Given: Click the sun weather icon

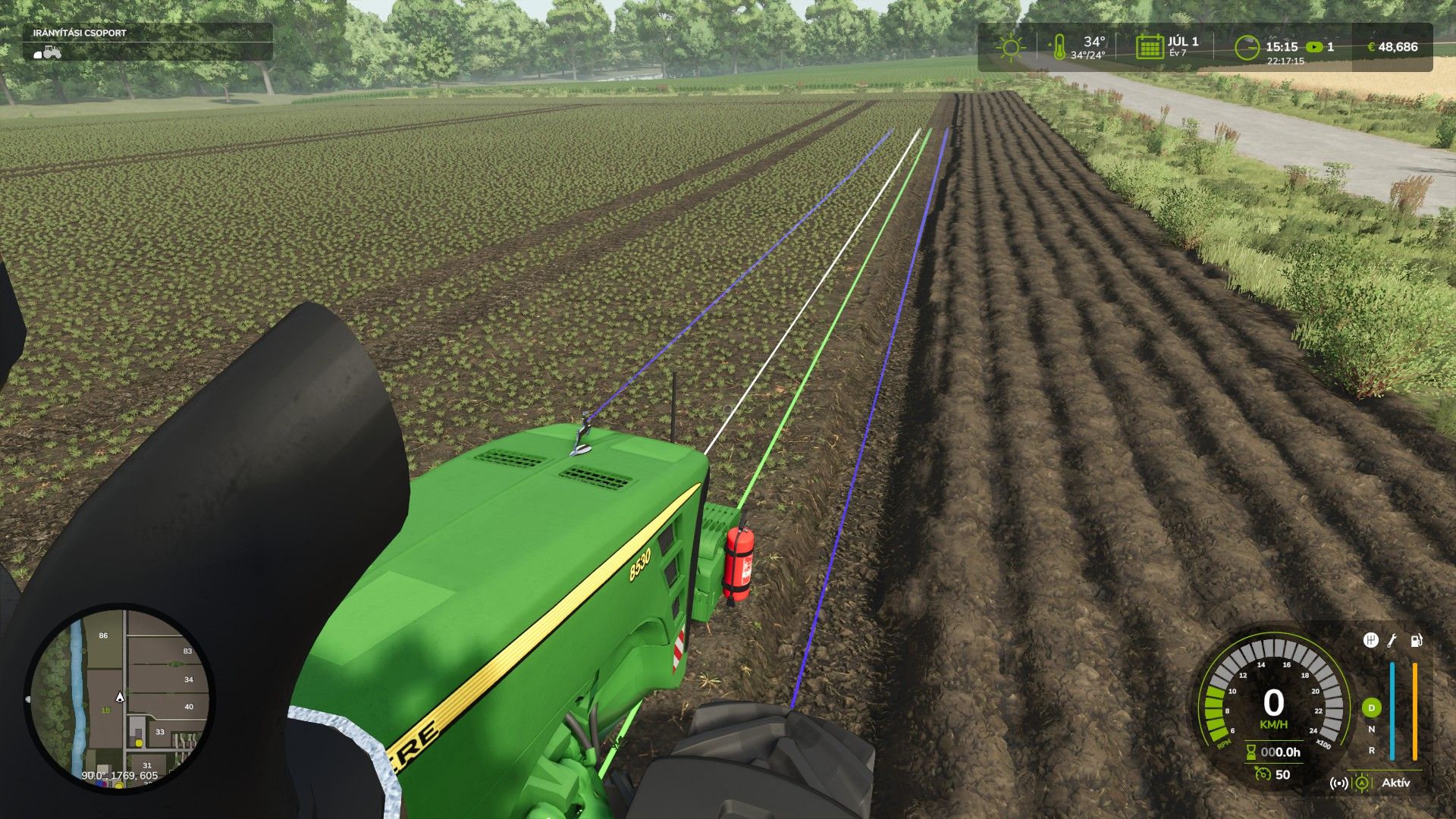Looking at the screenshot, I should click(1010, 45).
